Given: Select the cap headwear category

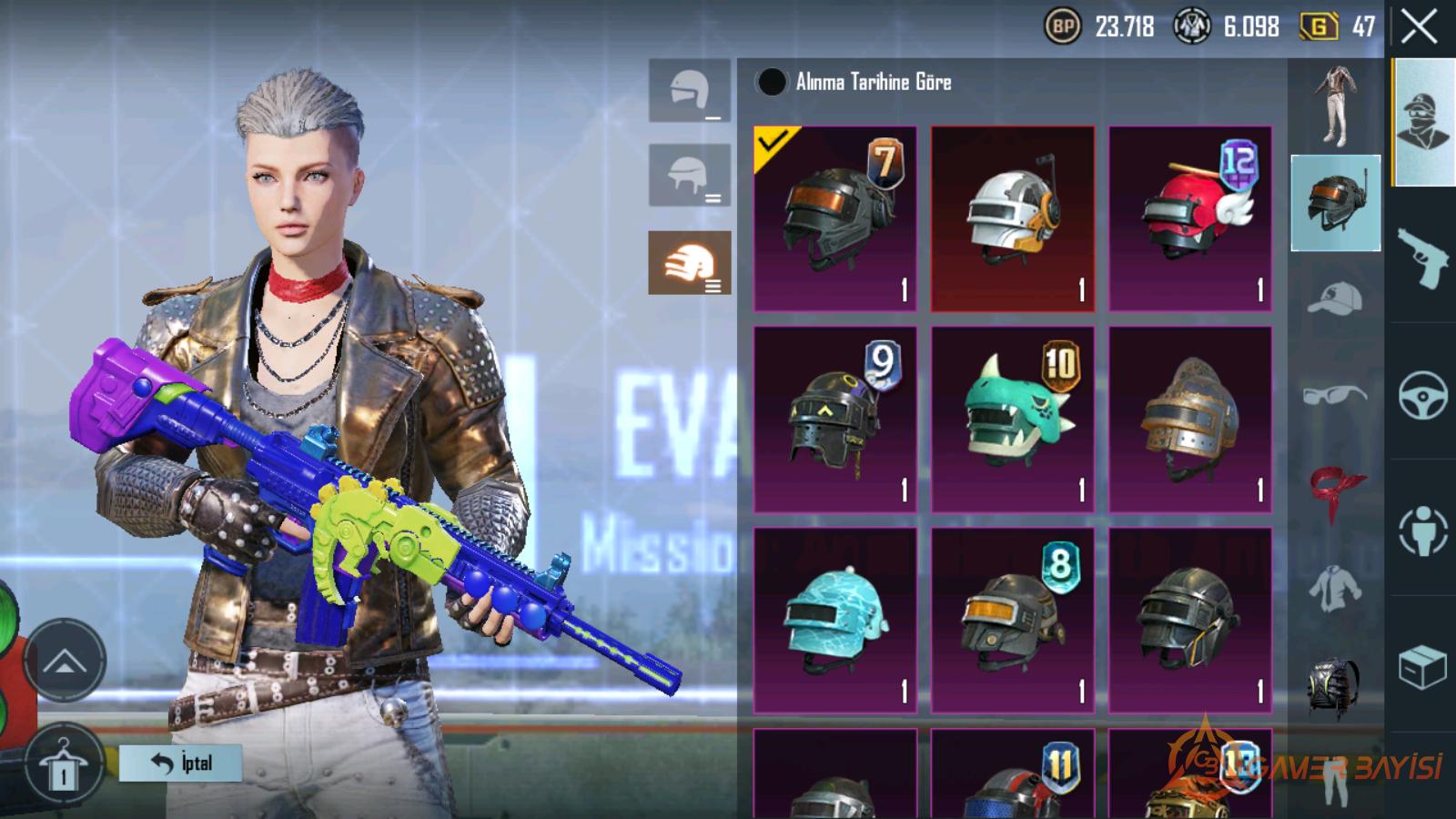Looking at the screenshot, I should tap(1335, 298).
